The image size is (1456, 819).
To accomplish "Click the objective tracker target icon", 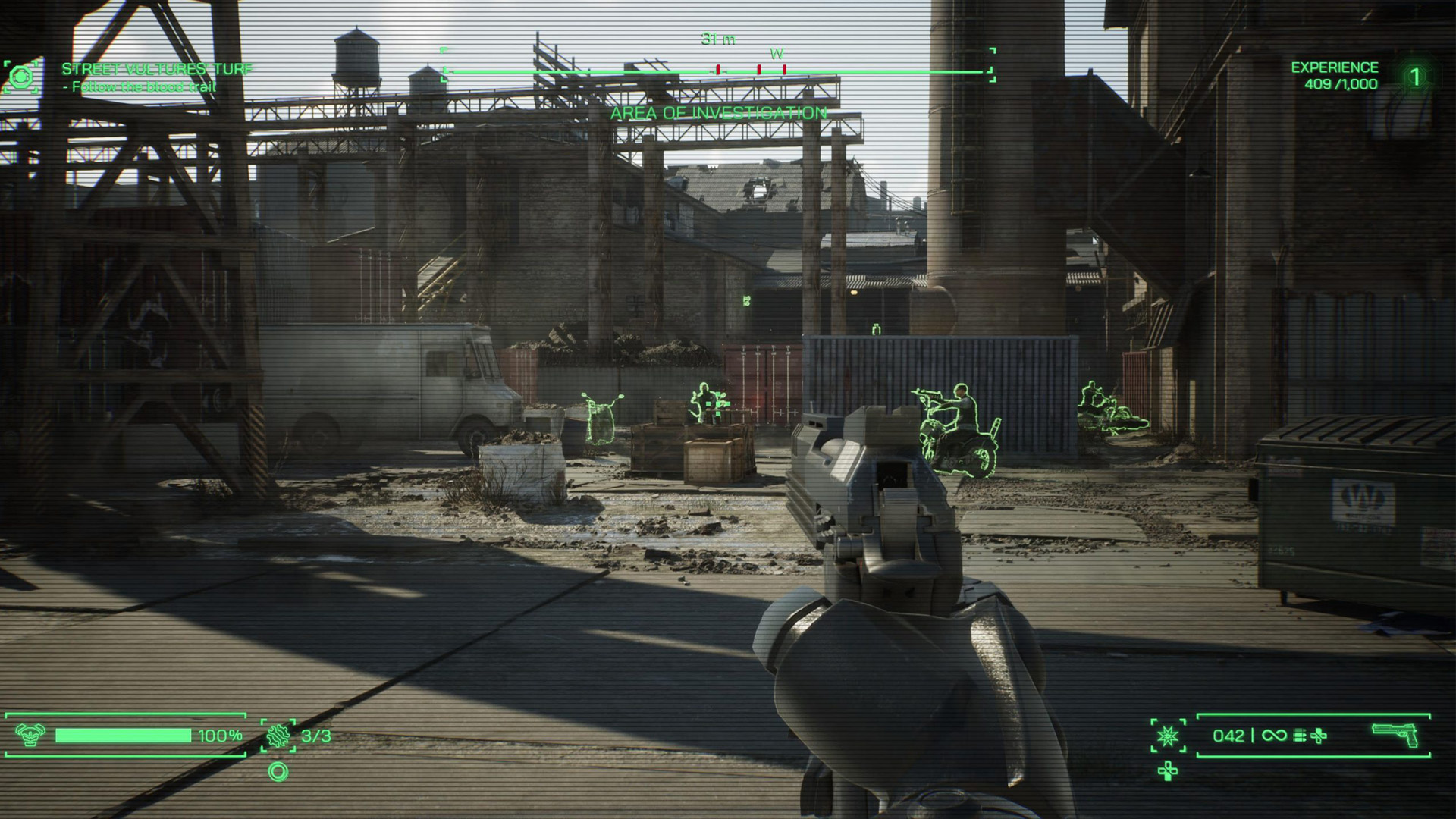I will [x=21, y=77].
